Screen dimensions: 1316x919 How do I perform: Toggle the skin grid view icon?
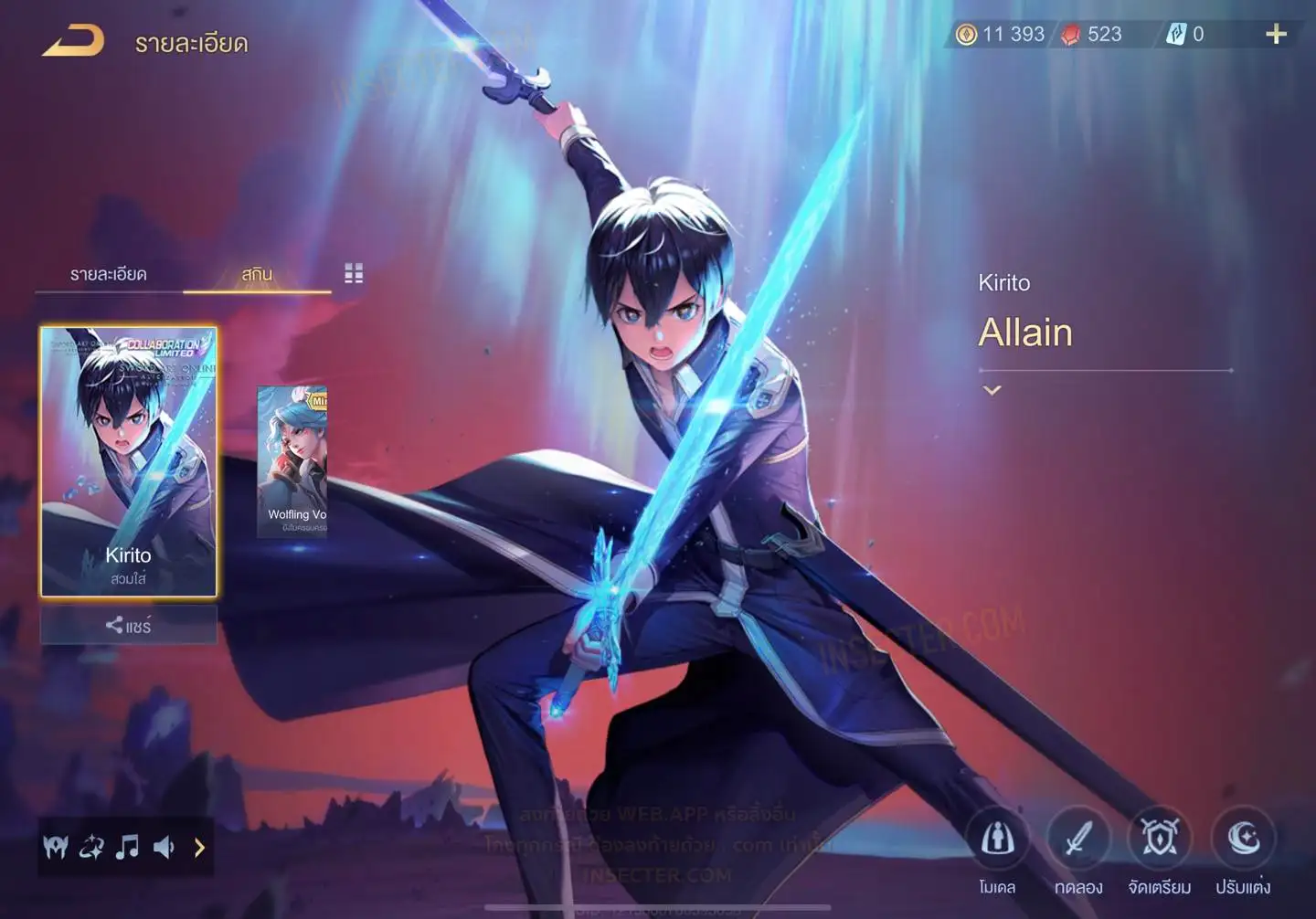(x=354, y=273)
